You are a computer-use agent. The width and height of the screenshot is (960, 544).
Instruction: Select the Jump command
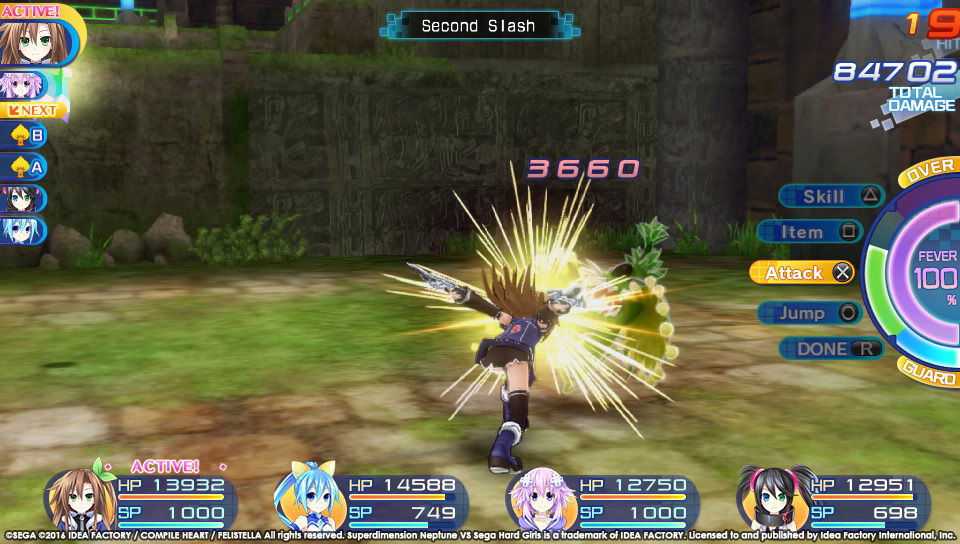[x=808, y=313]
